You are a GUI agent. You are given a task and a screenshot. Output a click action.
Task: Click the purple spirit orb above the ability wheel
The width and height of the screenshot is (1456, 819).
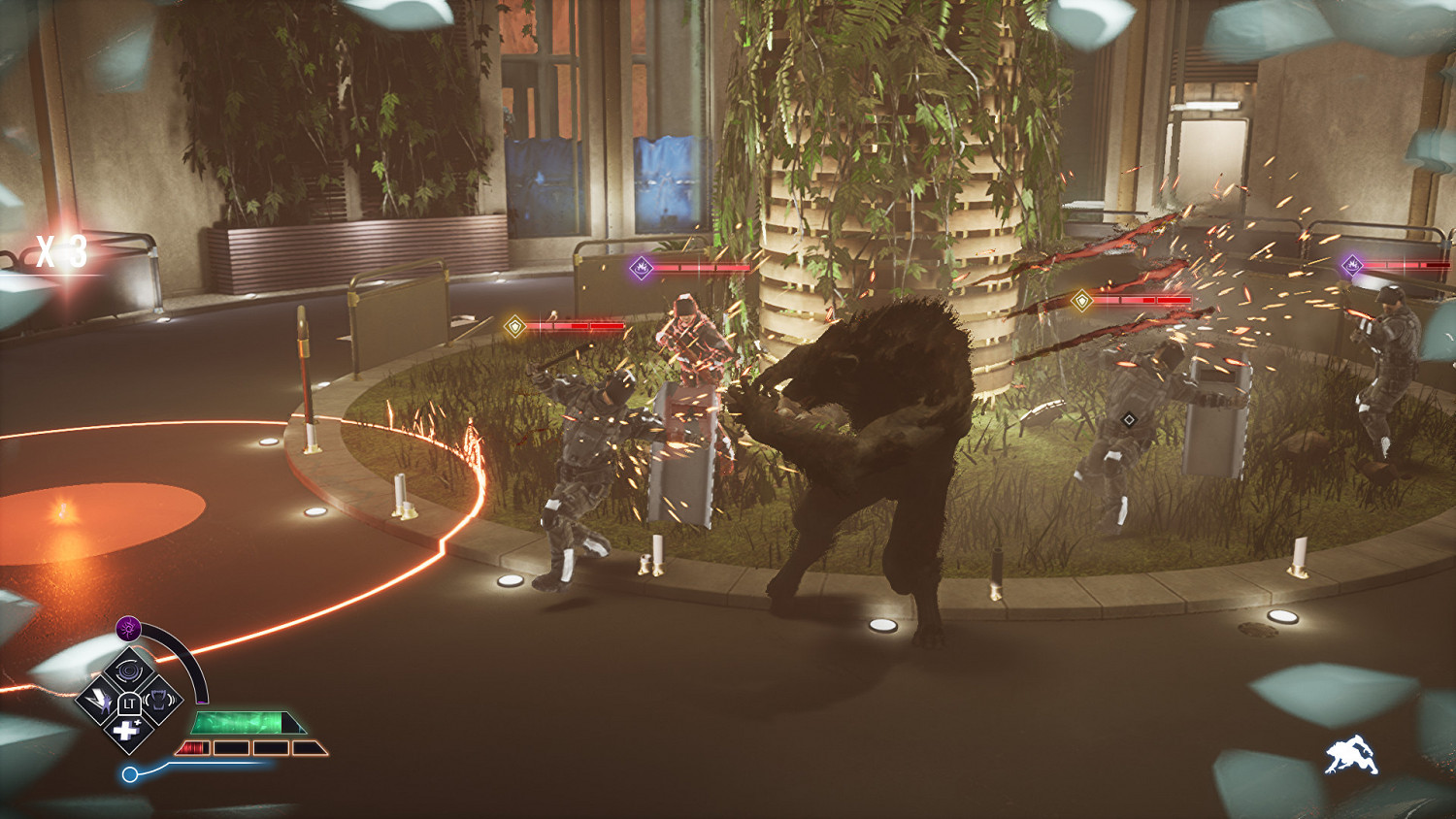tap(127, 628)
